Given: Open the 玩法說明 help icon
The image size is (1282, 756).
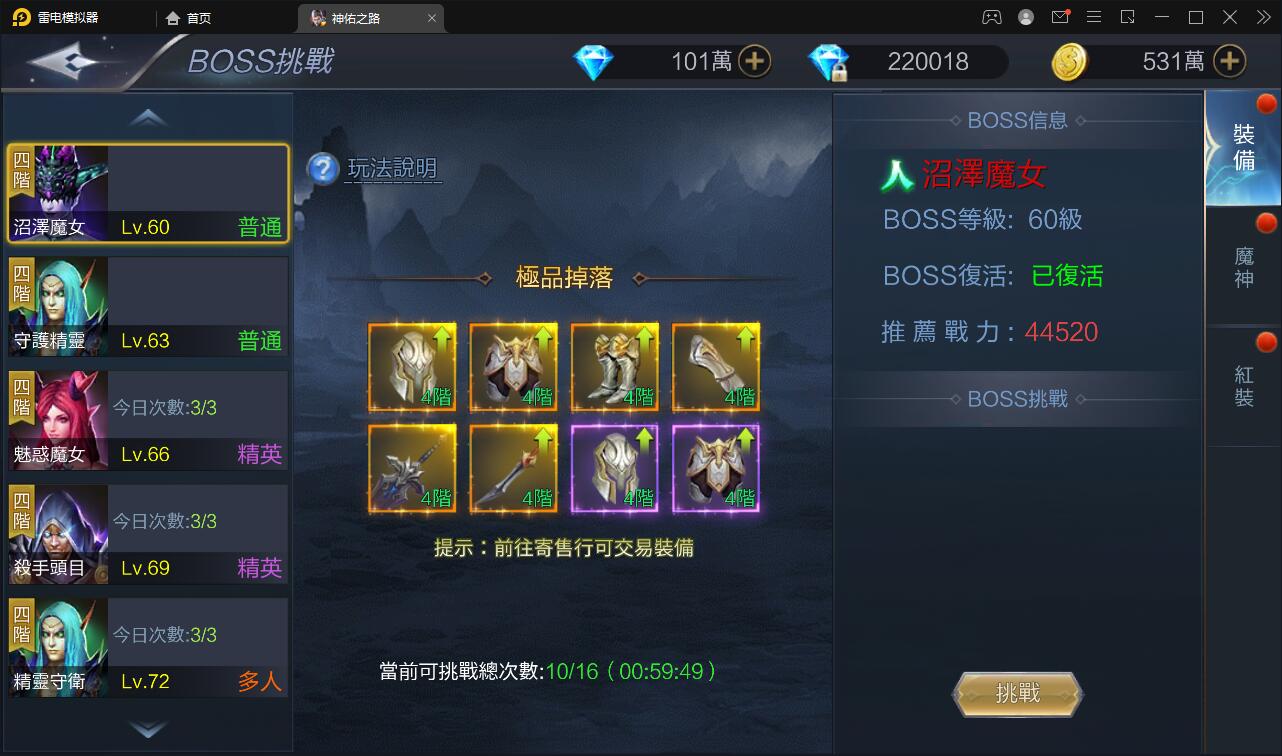Looking at the screenshot, I should 320,170.
